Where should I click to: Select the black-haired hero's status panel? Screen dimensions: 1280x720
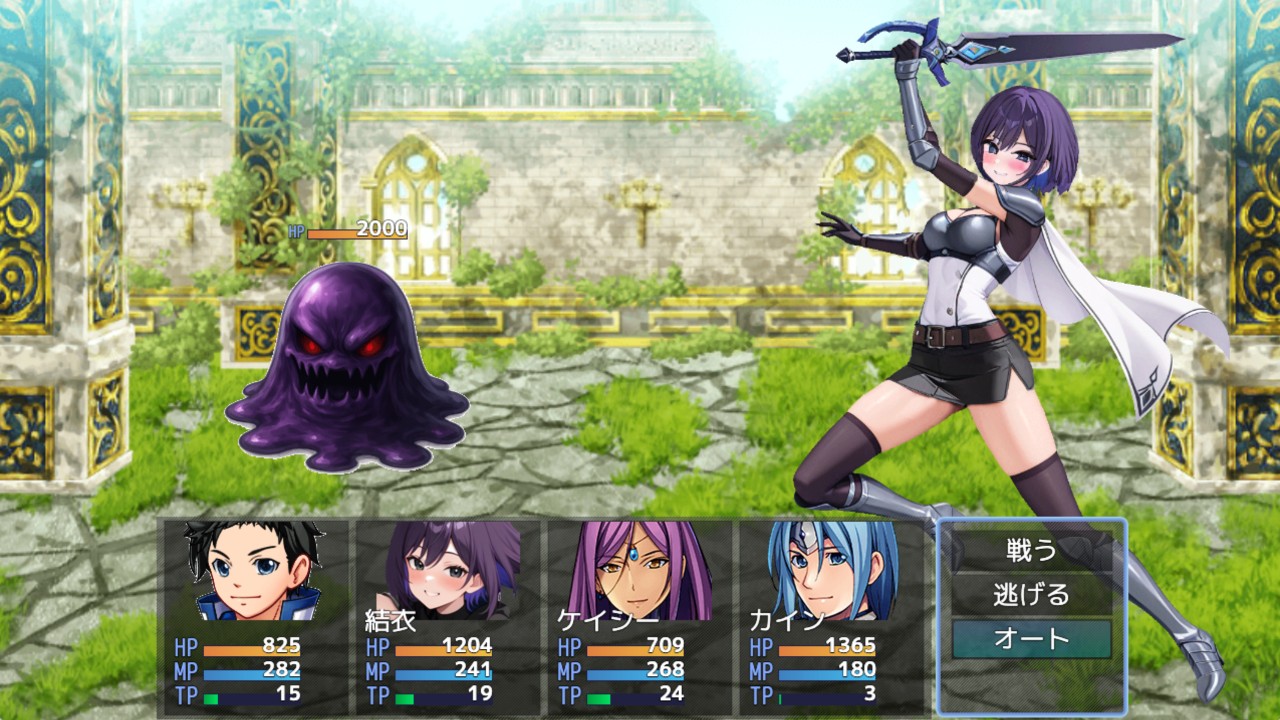click(x=253, y=615)
